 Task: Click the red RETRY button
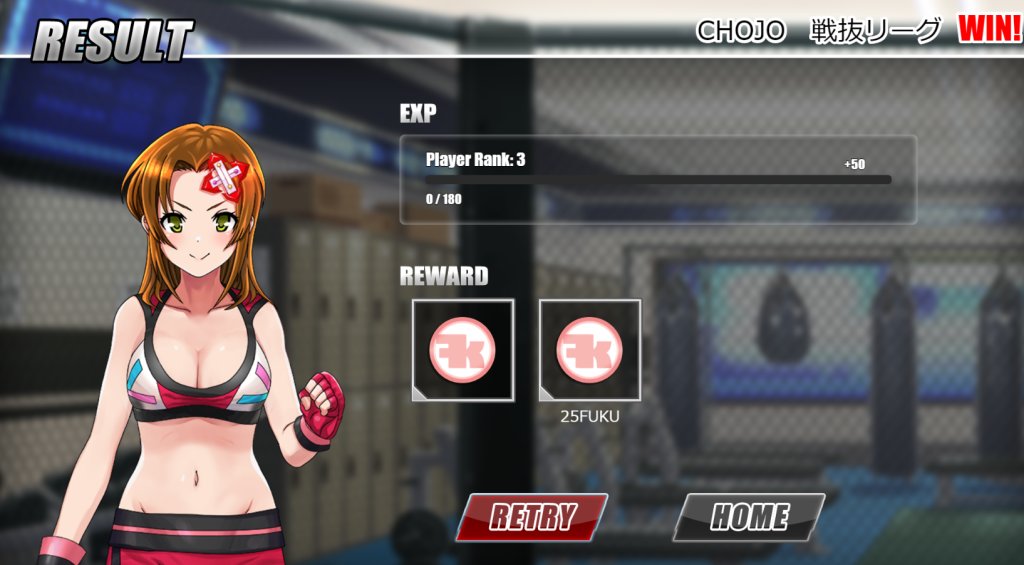[532, 517]
